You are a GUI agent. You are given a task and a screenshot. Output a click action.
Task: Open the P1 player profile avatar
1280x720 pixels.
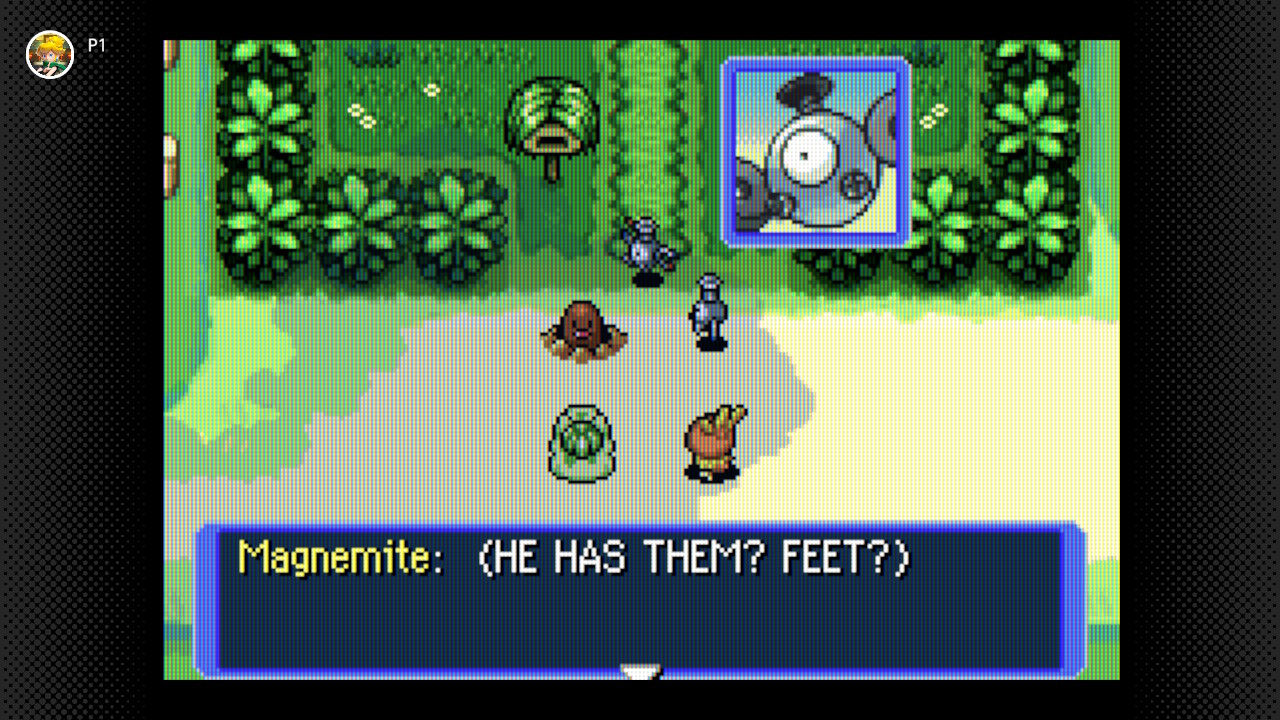(50, 54)
